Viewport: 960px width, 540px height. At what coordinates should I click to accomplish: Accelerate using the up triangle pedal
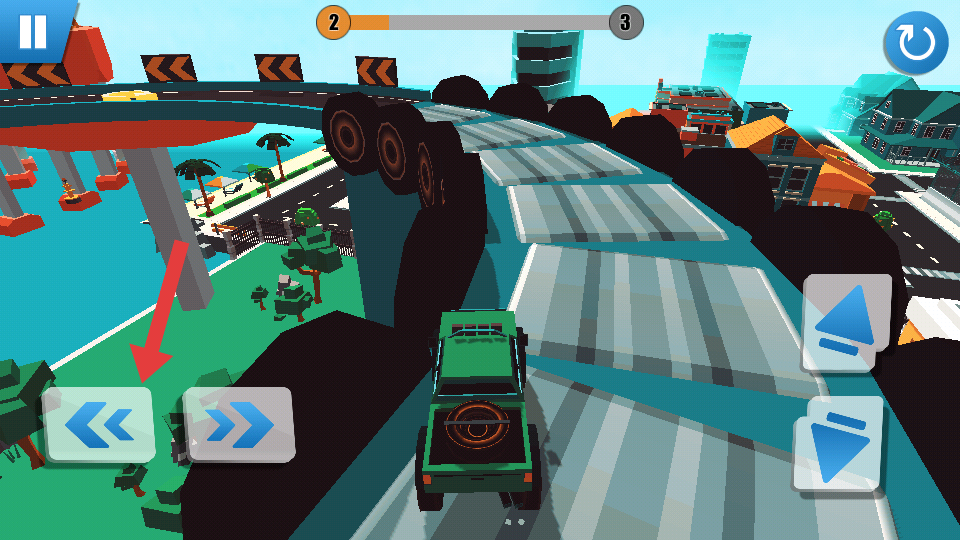pos(846,322)
